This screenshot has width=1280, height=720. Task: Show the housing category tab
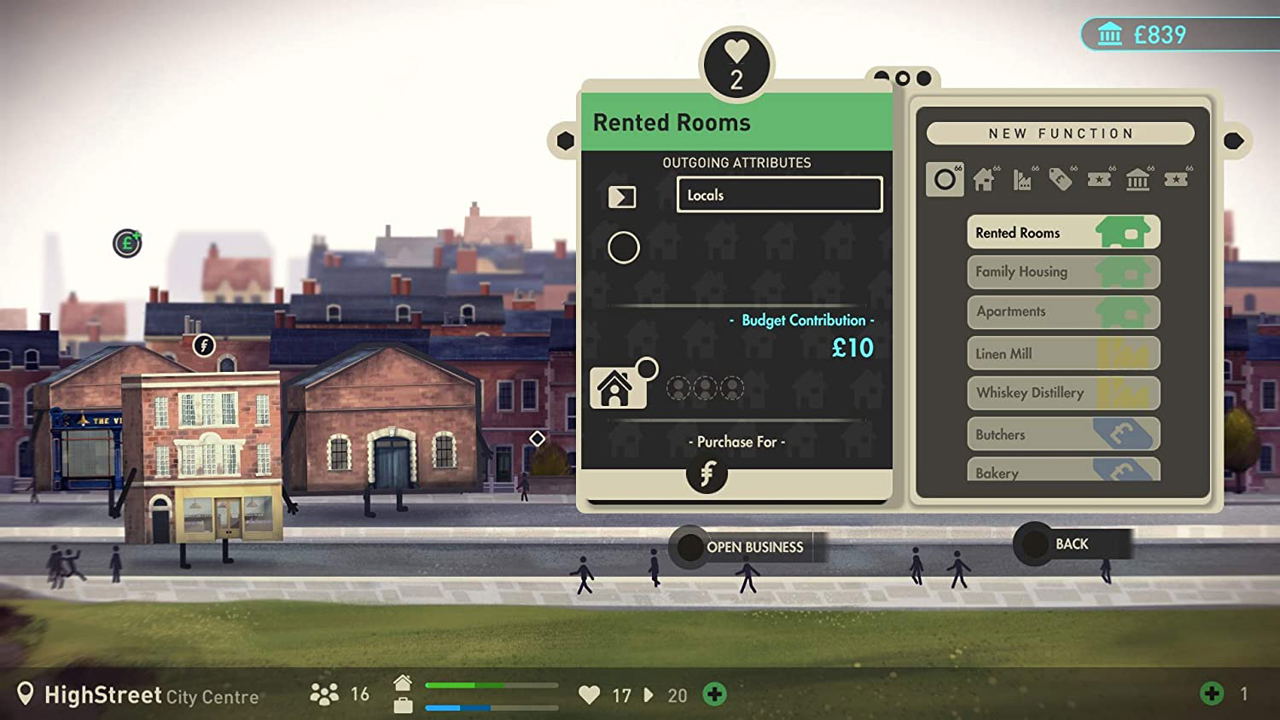985,180
